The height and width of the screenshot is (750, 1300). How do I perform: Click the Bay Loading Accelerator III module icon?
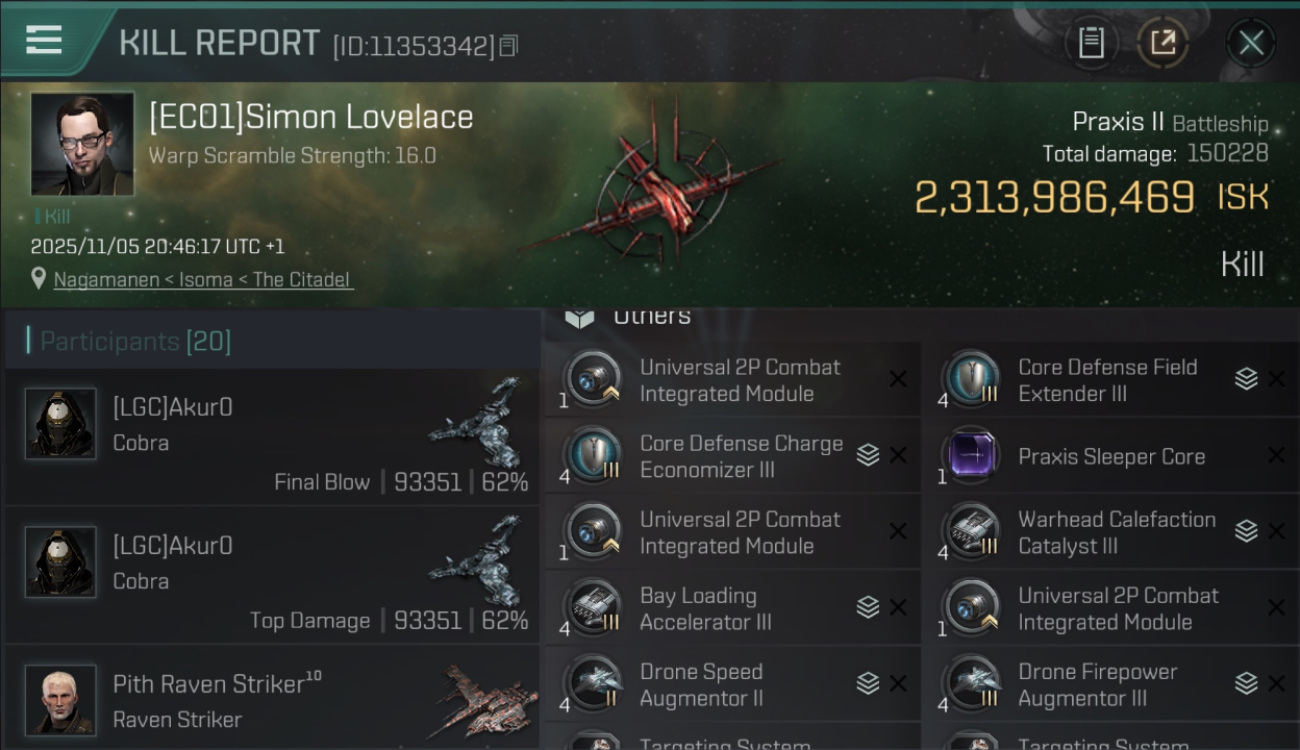click(x=594, y=608)
